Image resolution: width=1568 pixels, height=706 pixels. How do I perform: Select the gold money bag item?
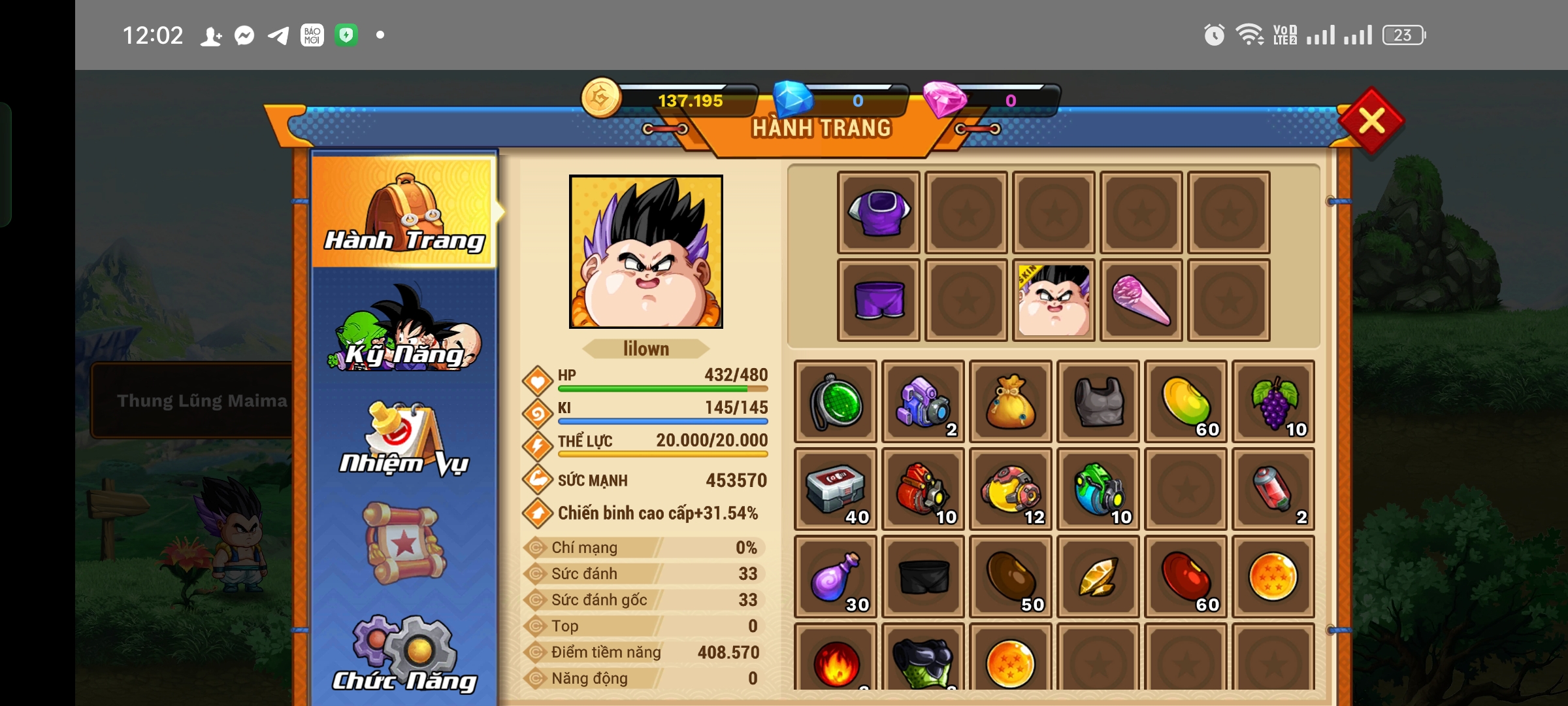click(1011, 401)
